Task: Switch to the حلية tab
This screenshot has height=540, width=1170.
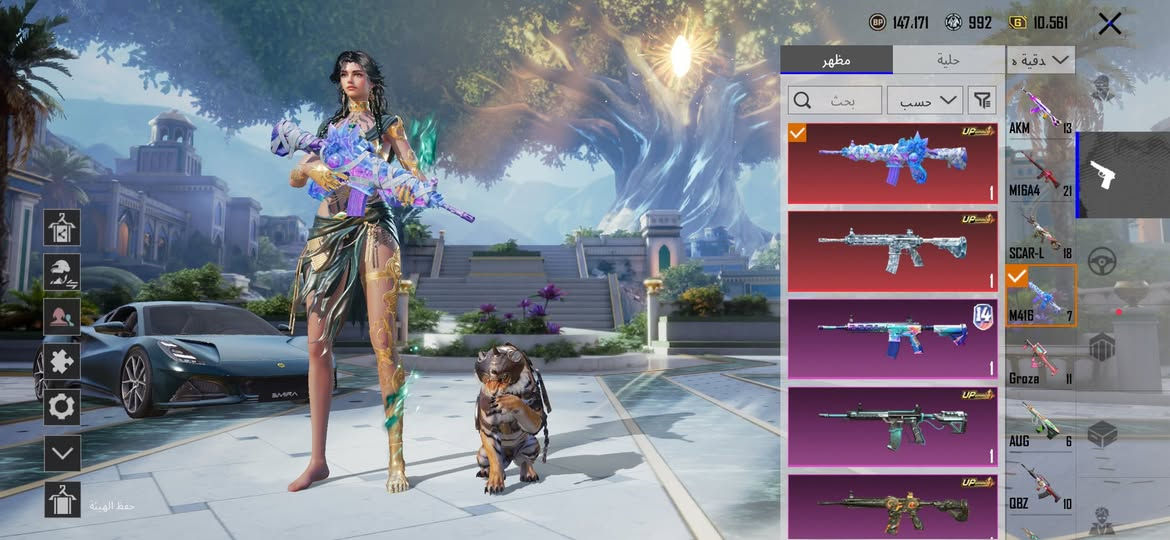Action: tap(948, 60)
